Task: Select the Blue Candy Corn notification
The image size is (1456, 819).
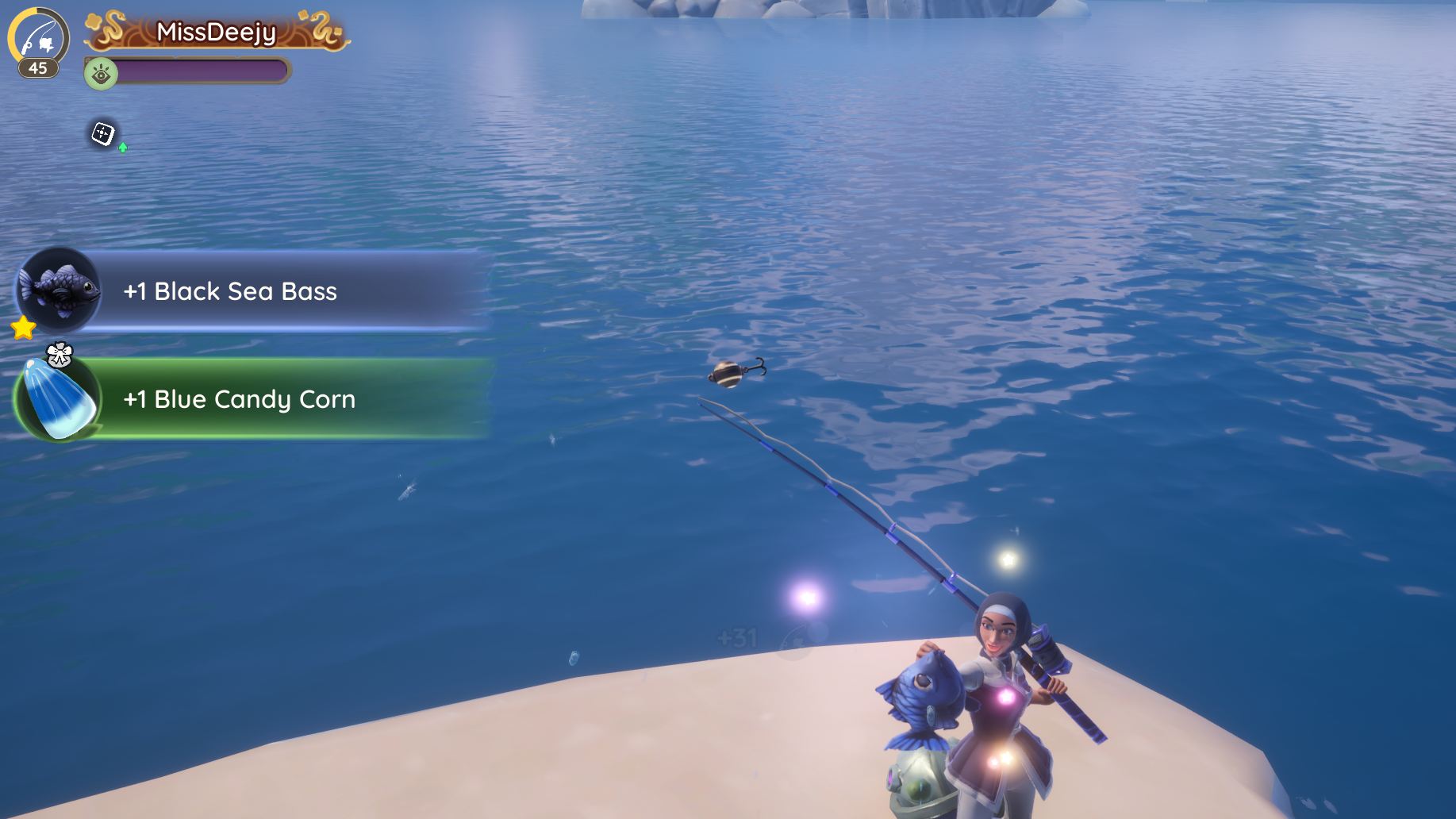Action: [x=254, y=399]
